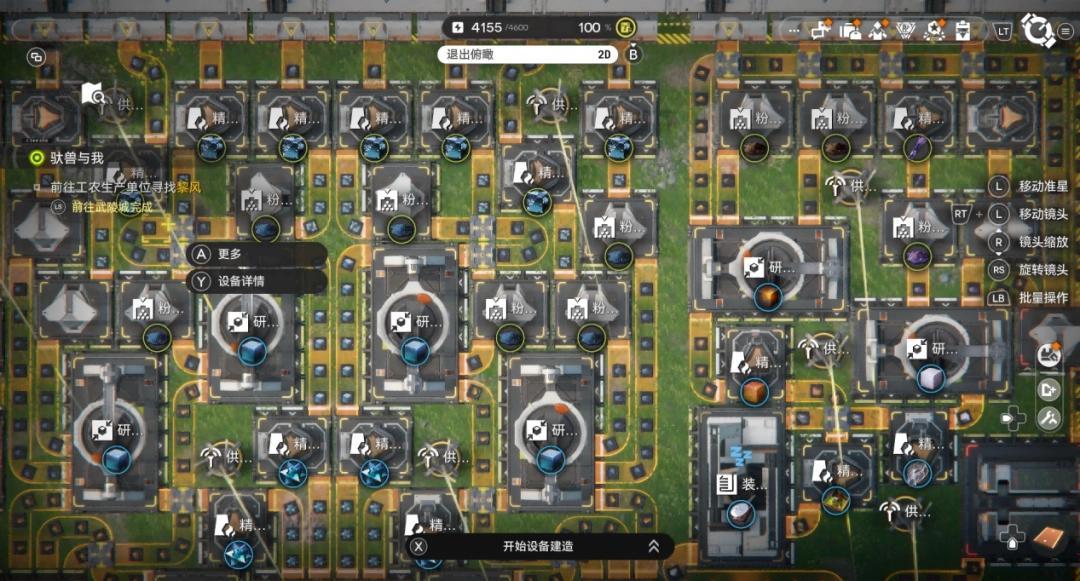Open the 狄兽与我 quest tracker

(x=68, y=158)
